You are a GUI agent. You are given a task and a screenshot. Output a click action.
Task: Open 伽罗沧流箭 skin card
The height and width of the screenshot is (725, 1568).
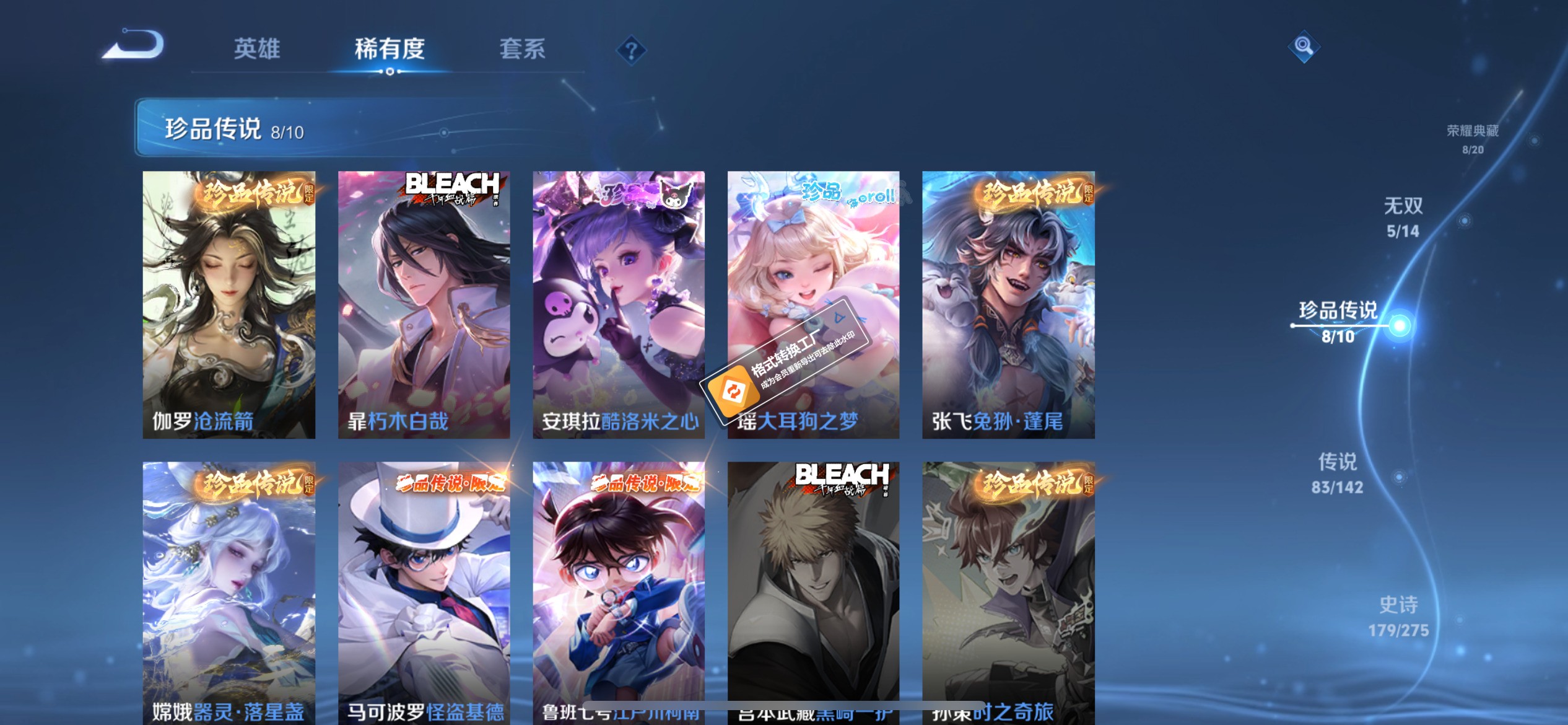[x=229, y=304]
